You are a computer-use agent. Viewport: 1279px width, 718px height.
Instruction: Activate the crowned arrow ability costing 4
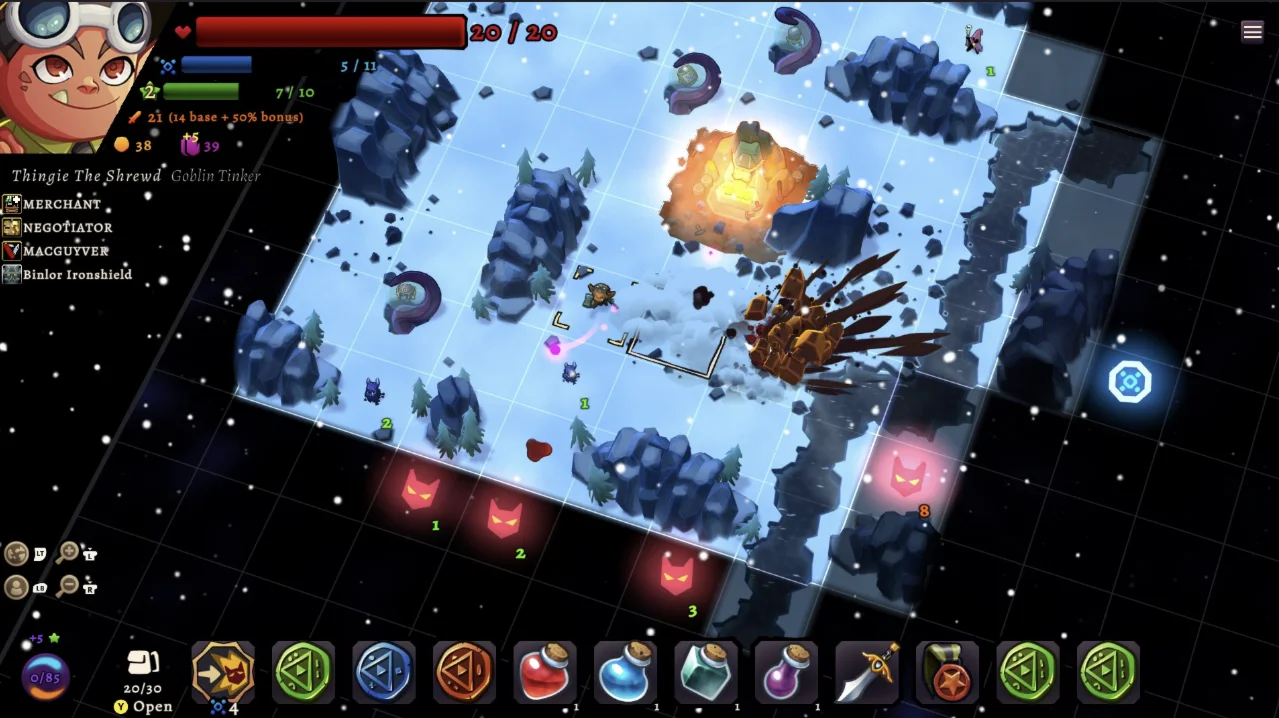click(223, 671)
